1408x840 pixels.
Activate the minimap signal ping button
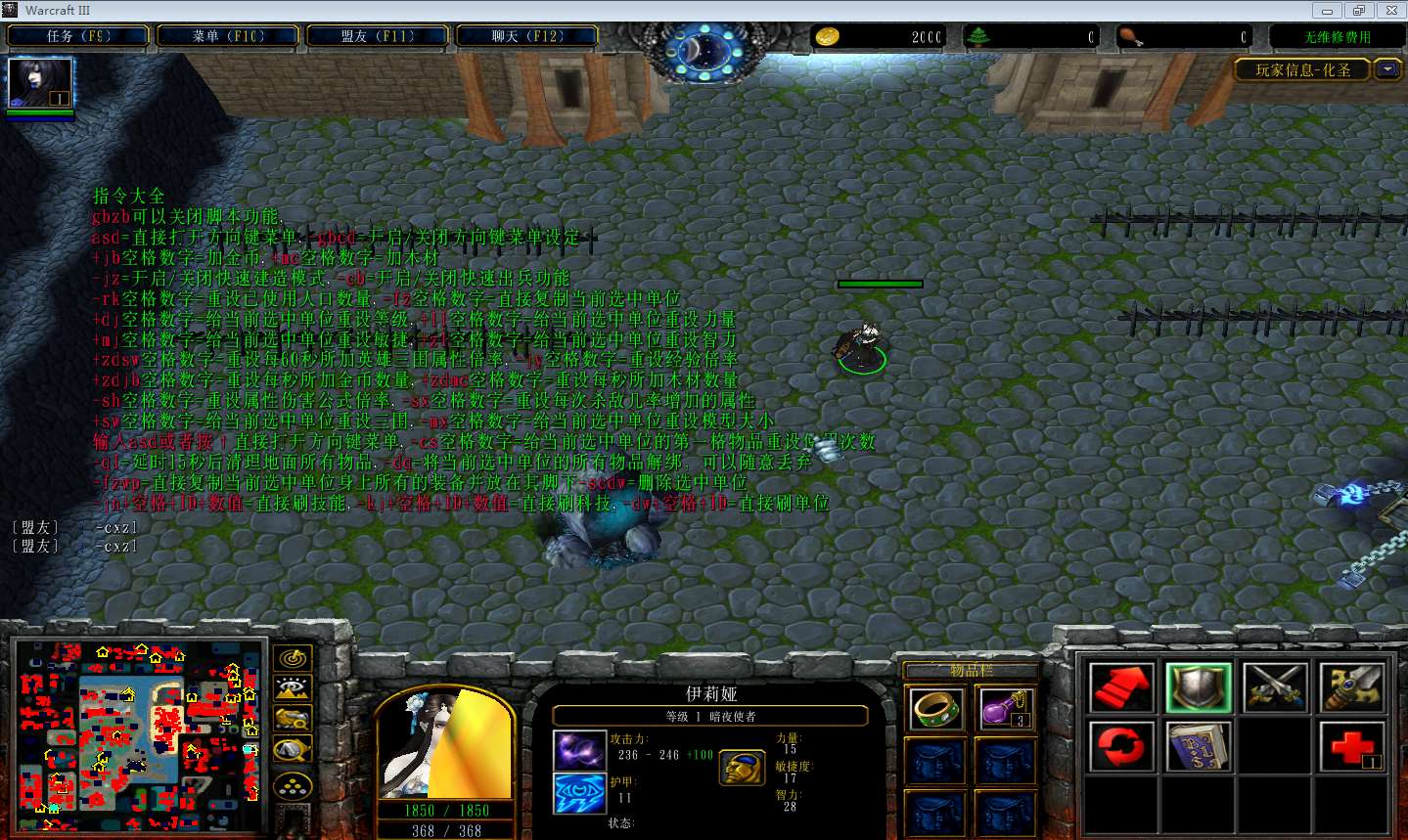293,658
